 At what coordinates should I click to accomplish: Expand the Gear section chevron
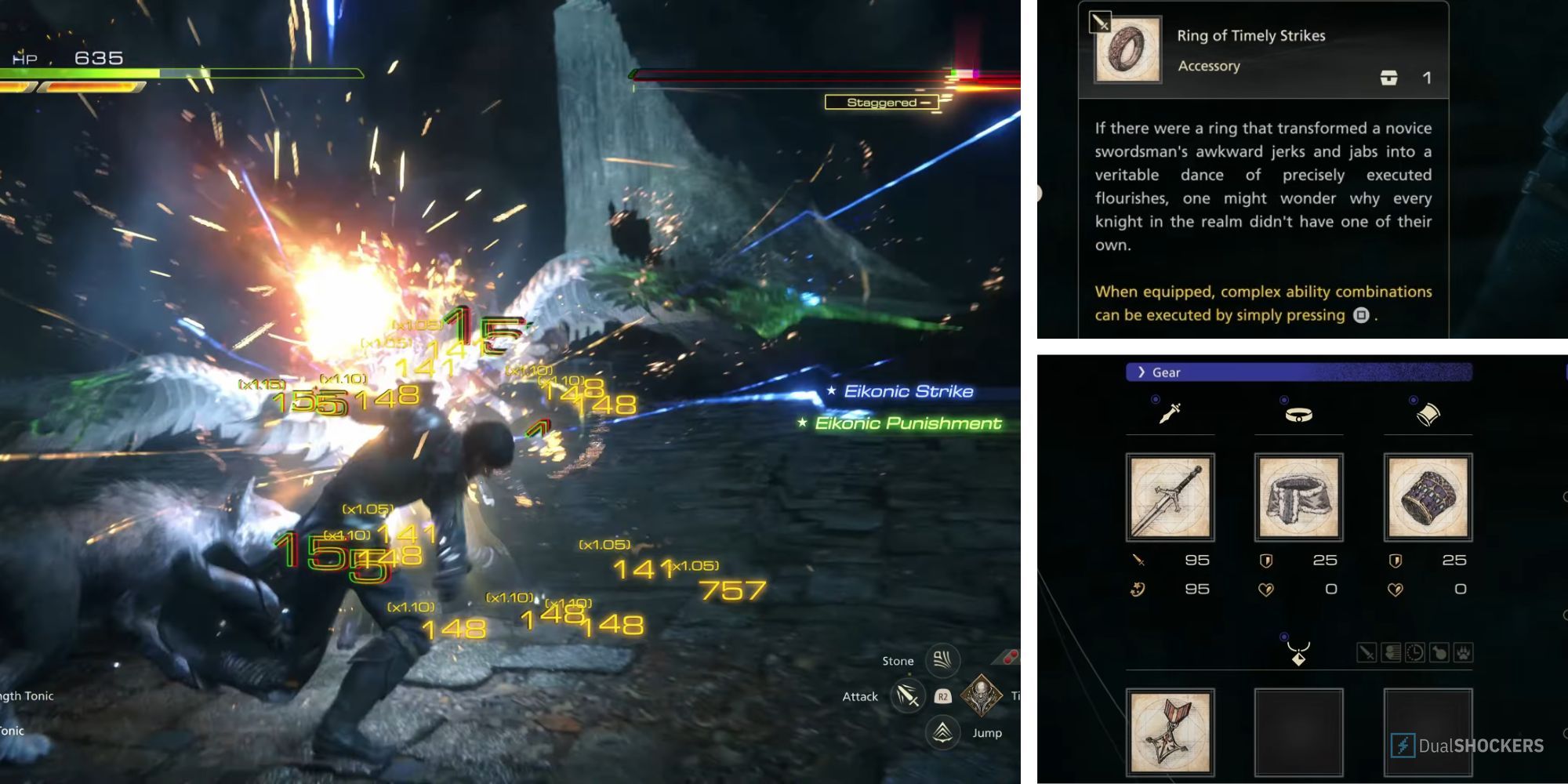(x=1142, y=372)
